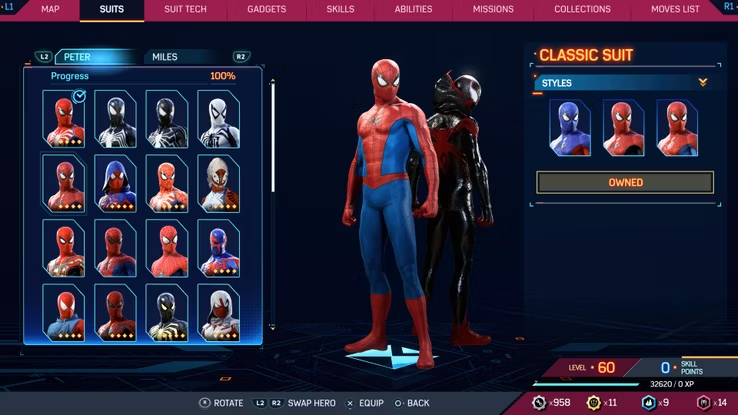Click the suit list scrollbar
Screen dimensions: 738x415
274,140
